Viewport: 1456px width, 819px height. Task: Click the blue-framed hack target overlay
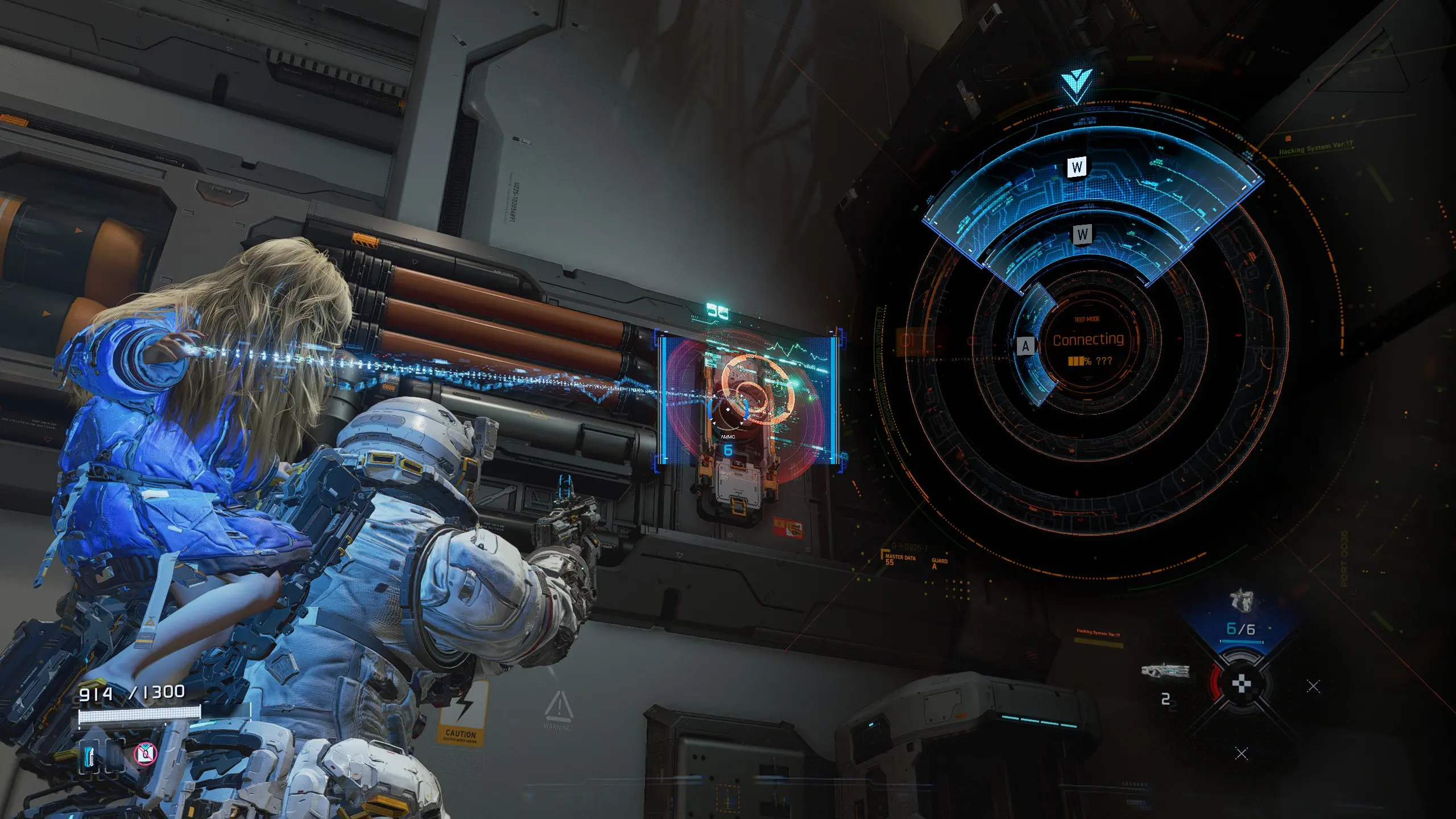748,398
